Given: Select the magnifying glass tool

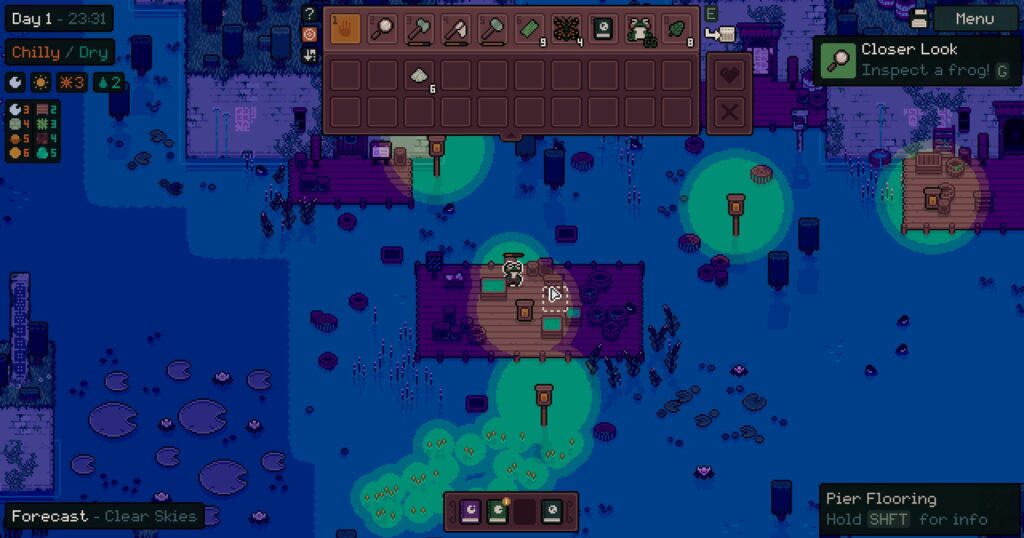Looking at the screenshot, I should coord(382,28).
